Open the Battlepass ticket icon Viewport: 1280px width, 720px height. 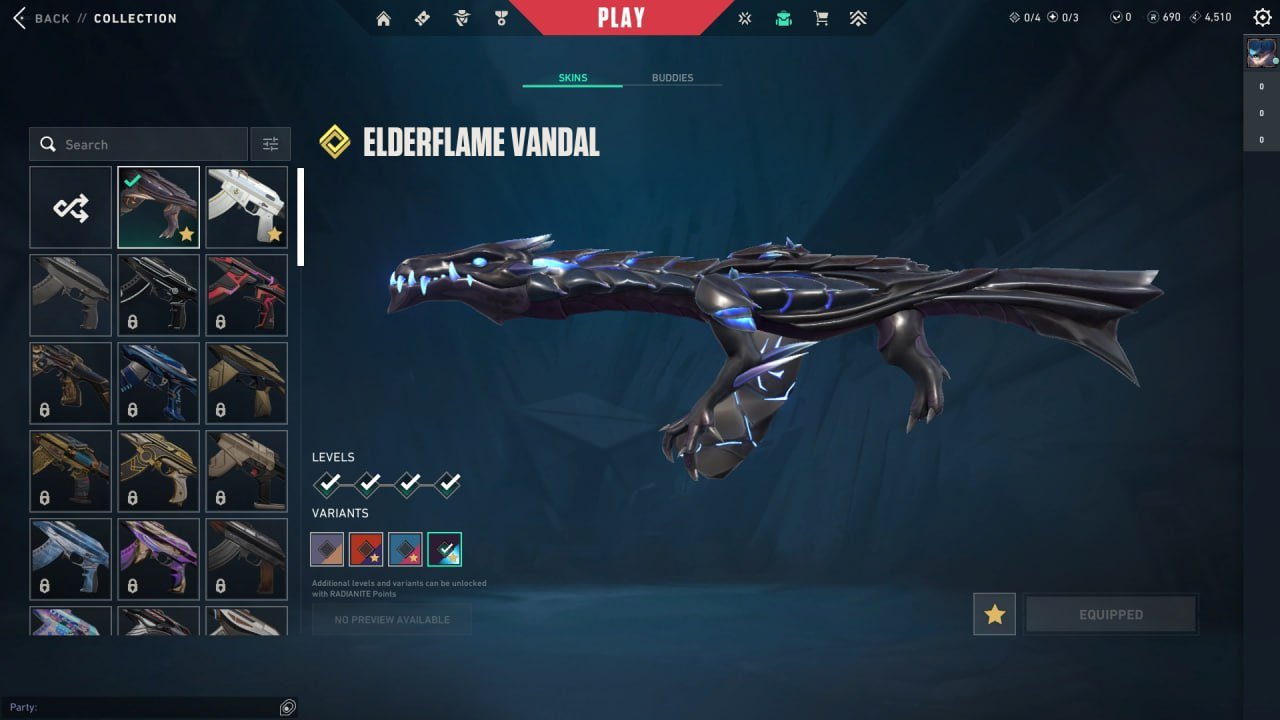click(x=422, y=17)
